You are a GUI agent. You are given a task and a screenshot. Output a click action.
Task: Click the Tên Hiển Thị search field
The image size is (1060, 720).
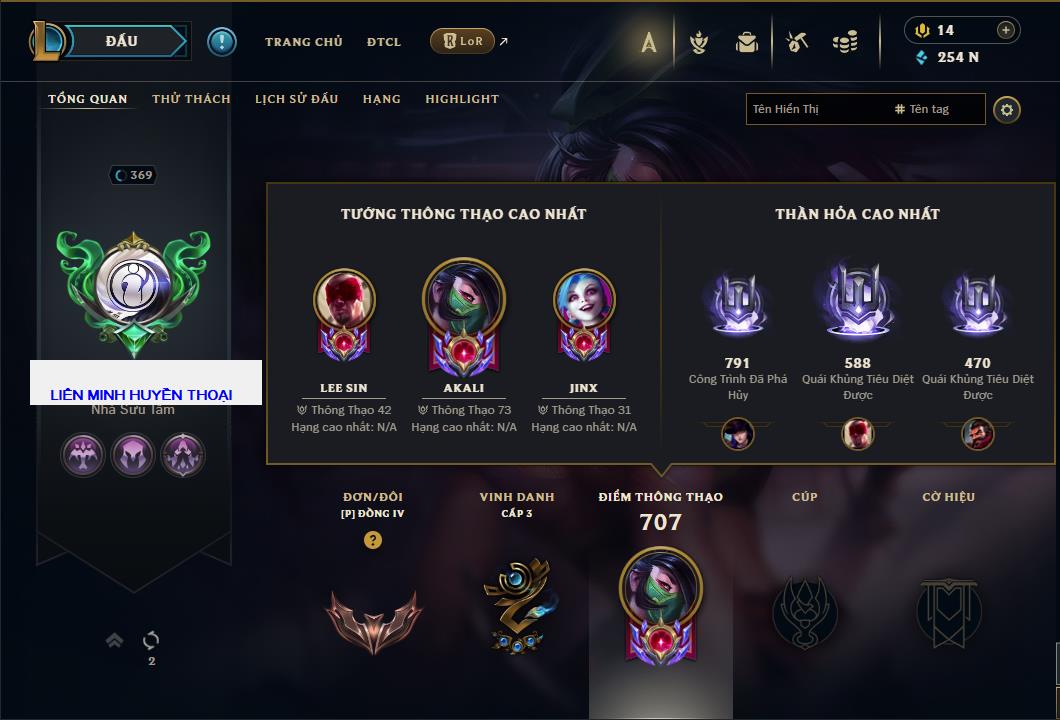[815, 109]
